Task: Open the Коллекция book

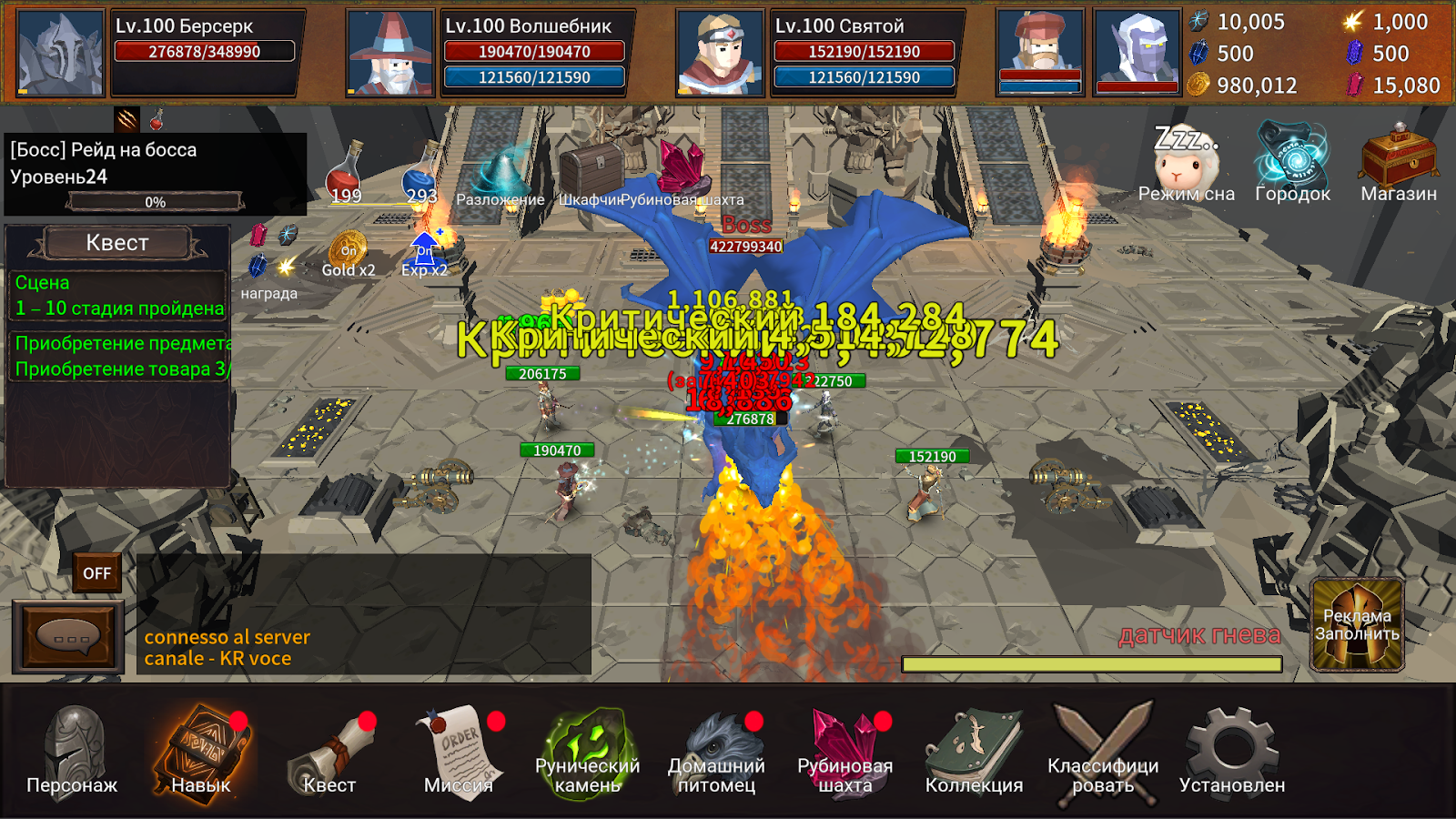Action: click(x=974, y=753)
